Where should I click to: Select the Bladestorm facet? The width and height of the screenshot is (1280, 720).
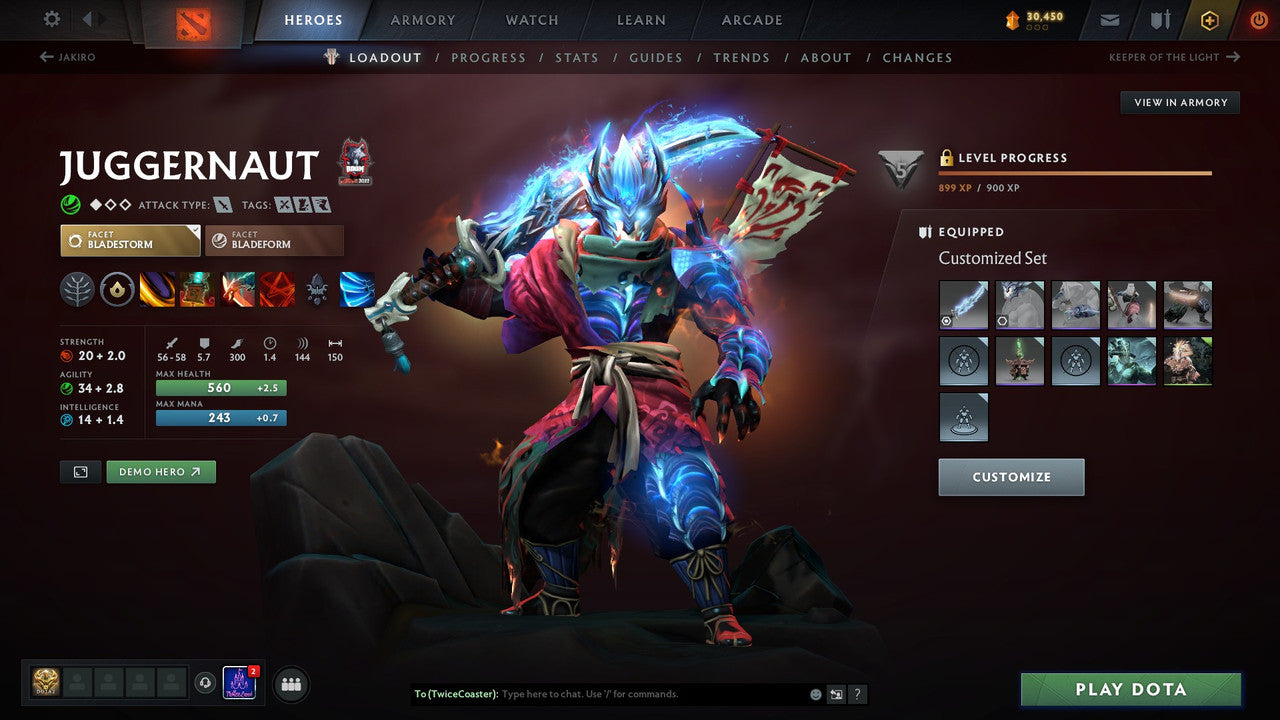[129, 240]
